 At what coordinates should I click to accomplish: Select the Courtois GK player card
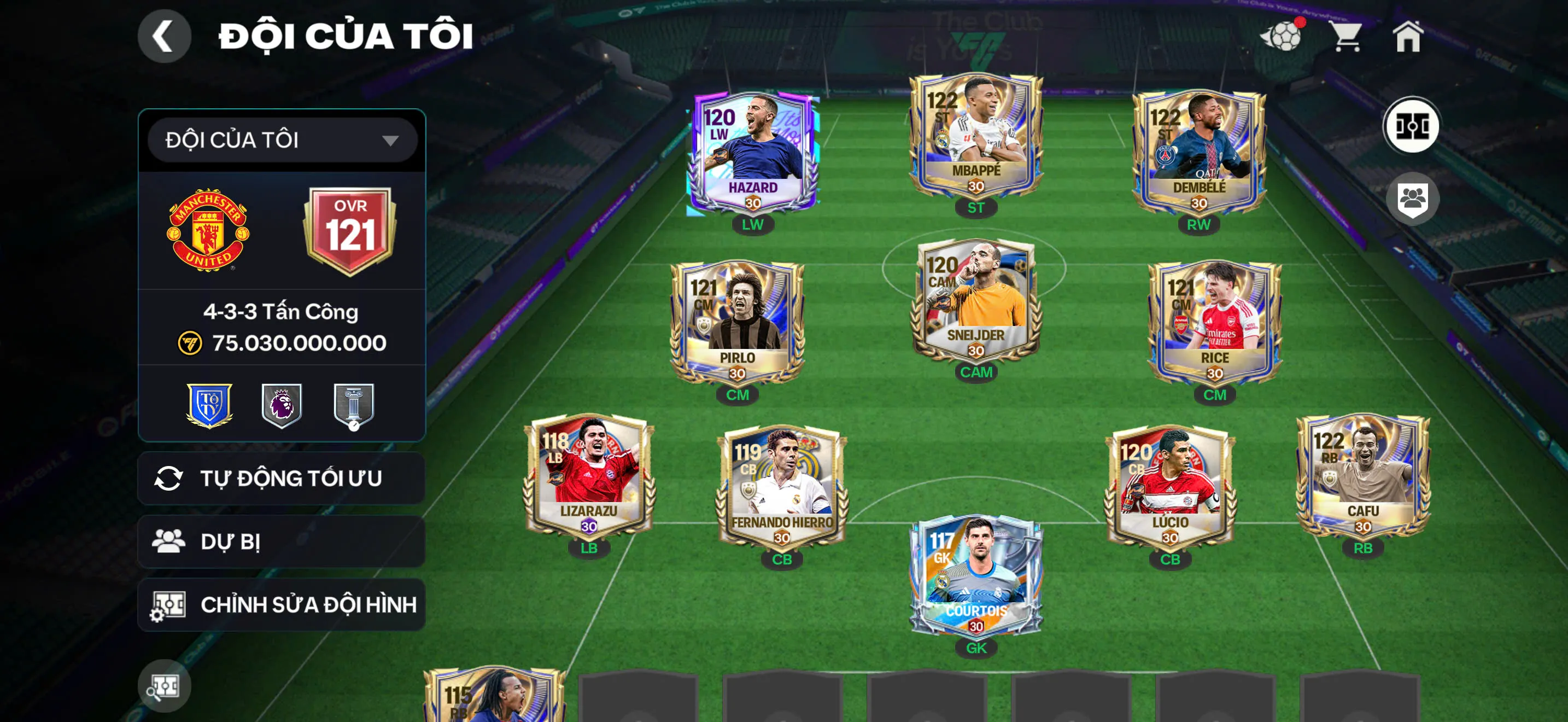pyautogui.click(x=976, y=575)
